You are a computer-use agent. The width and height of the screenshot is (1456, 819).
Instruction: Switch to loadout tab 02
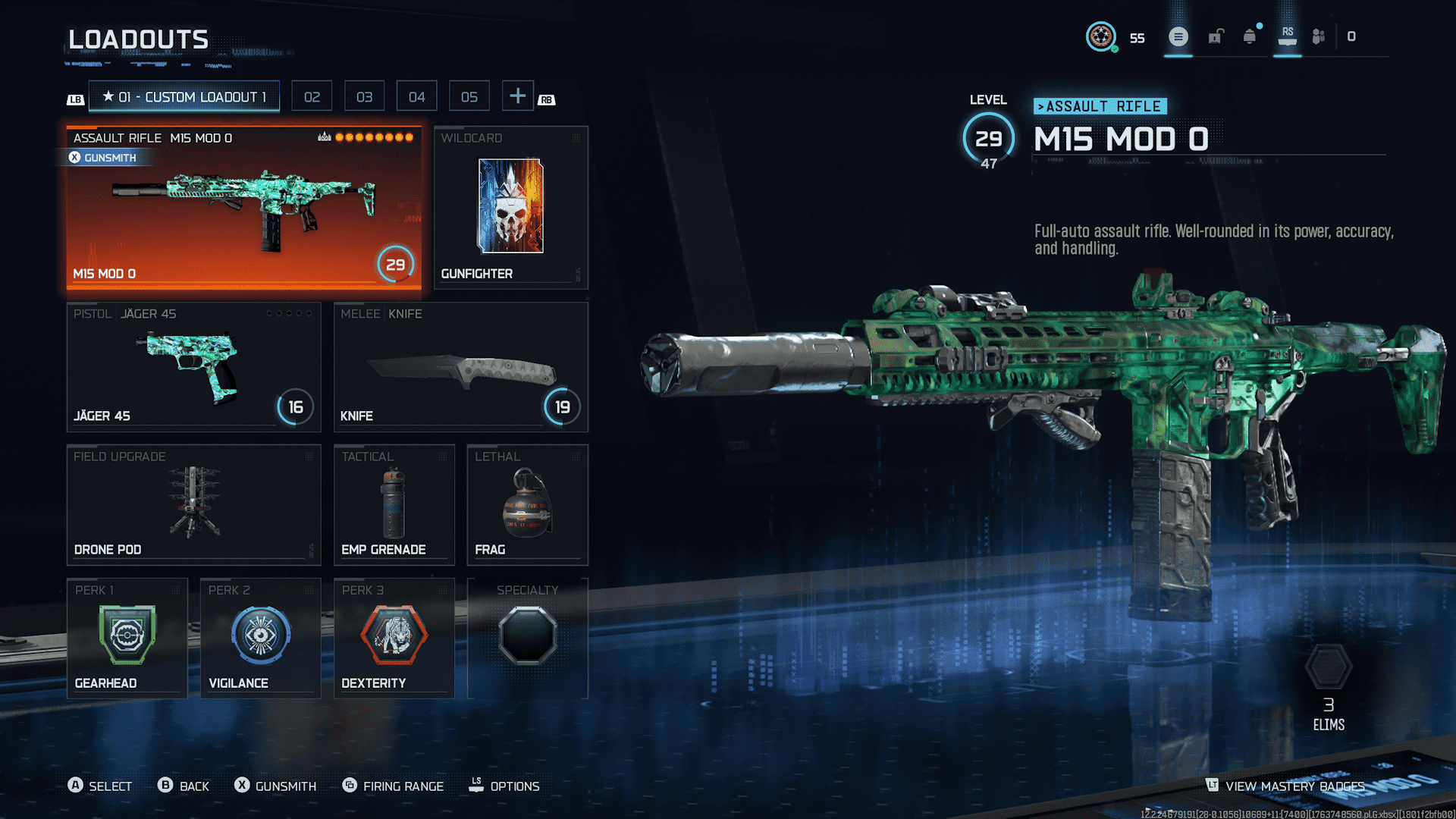click(312, 97)
